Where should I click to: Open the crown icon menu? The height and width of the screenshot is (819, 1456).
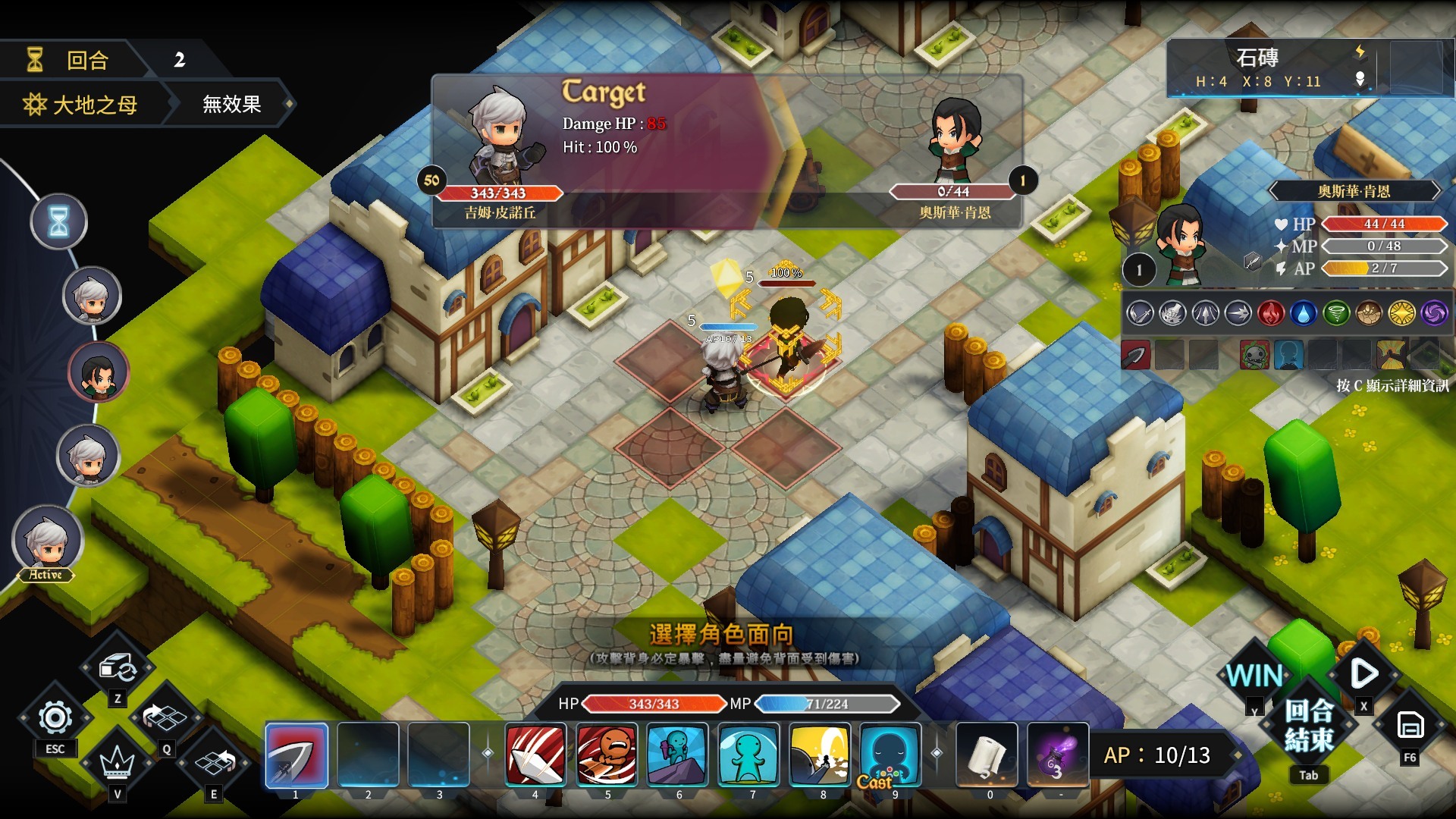point(117,761)
